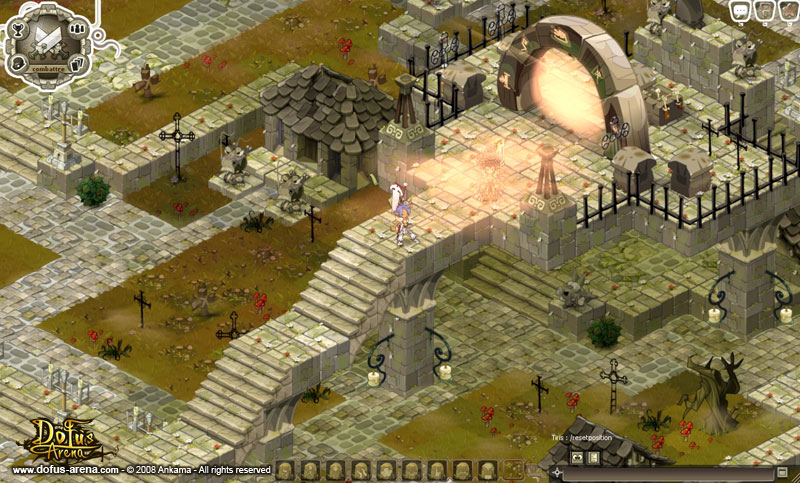Click the crossed swords Combattre button

(x=48, y=40)
